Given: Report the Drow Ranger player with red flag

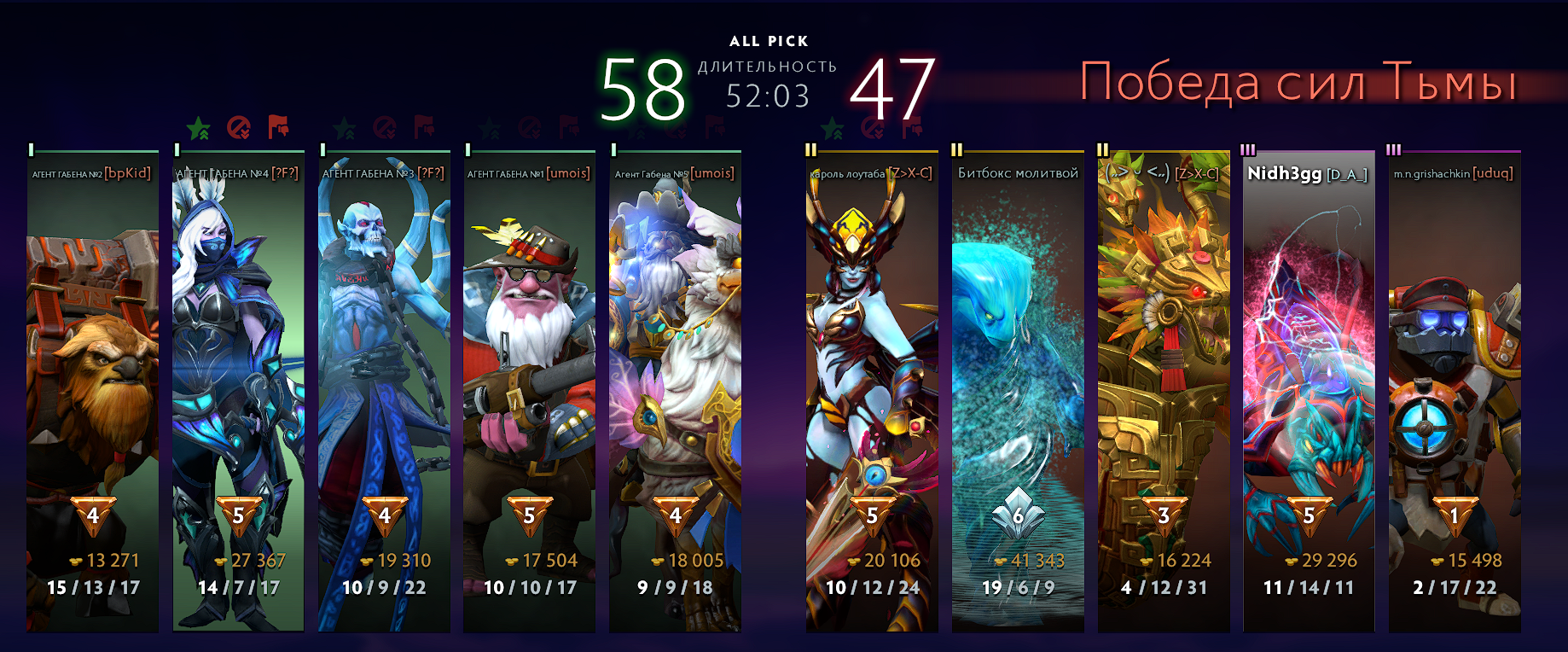Looking at the screenshot, I should pyautogui.click(x=278, y=128).
